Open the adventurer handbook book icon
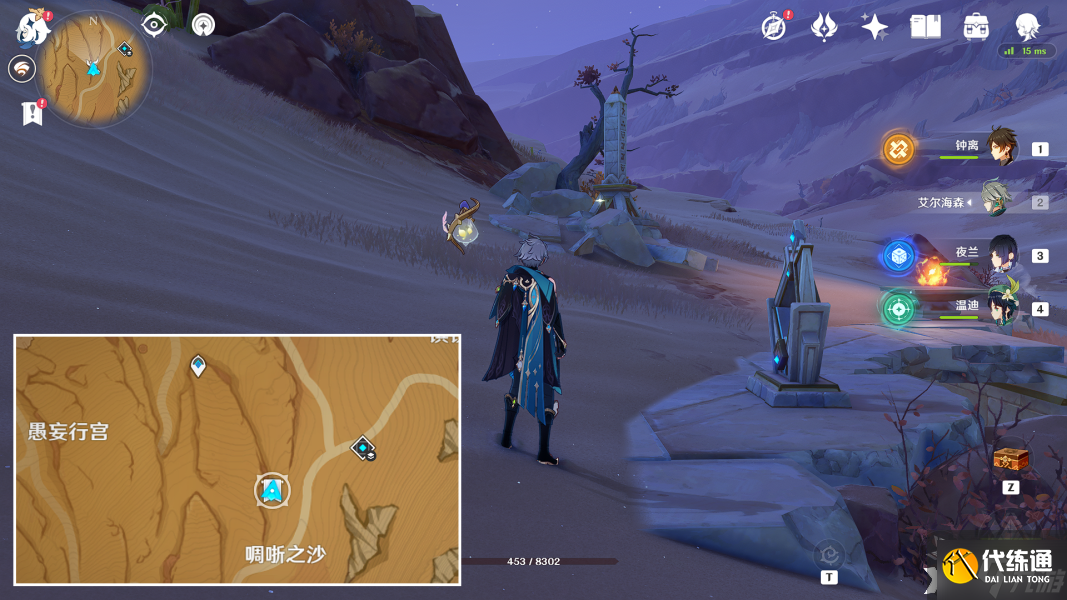The image size is (1067, 600). (925, 27)
